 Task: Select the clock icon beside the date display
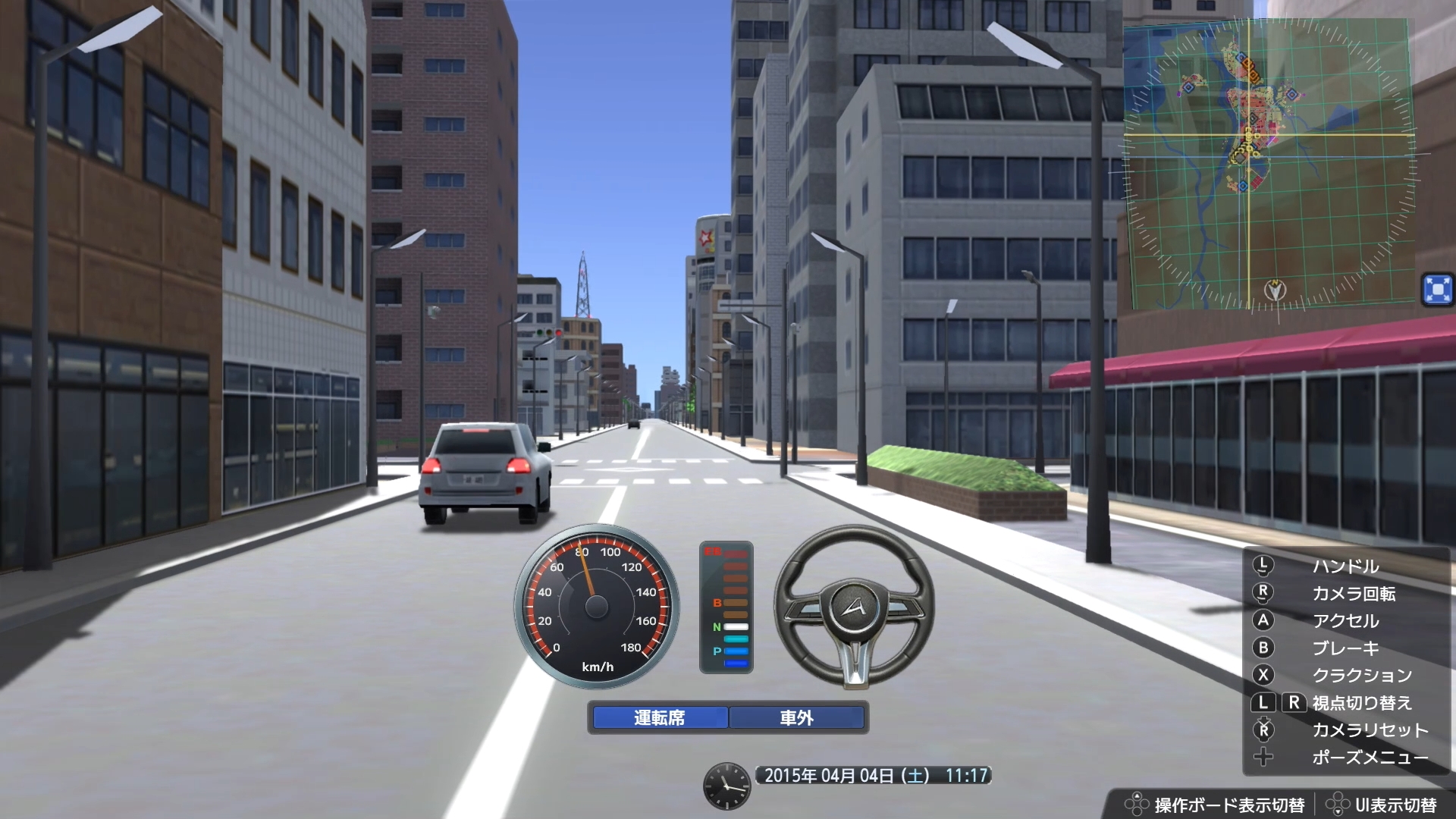pos(727,787)
